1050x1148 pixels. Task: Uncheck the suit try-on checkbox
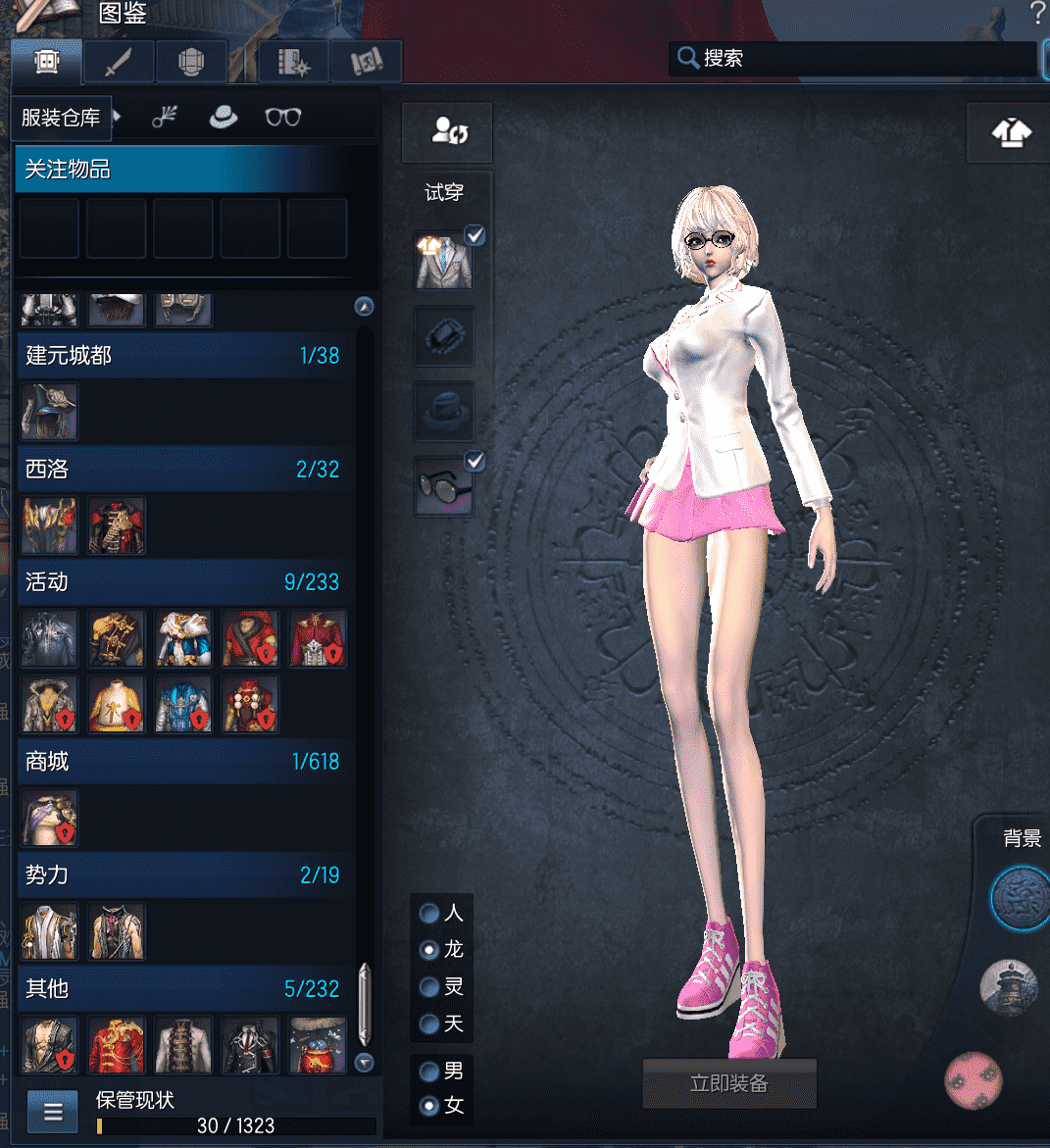[x=475, y=235]
